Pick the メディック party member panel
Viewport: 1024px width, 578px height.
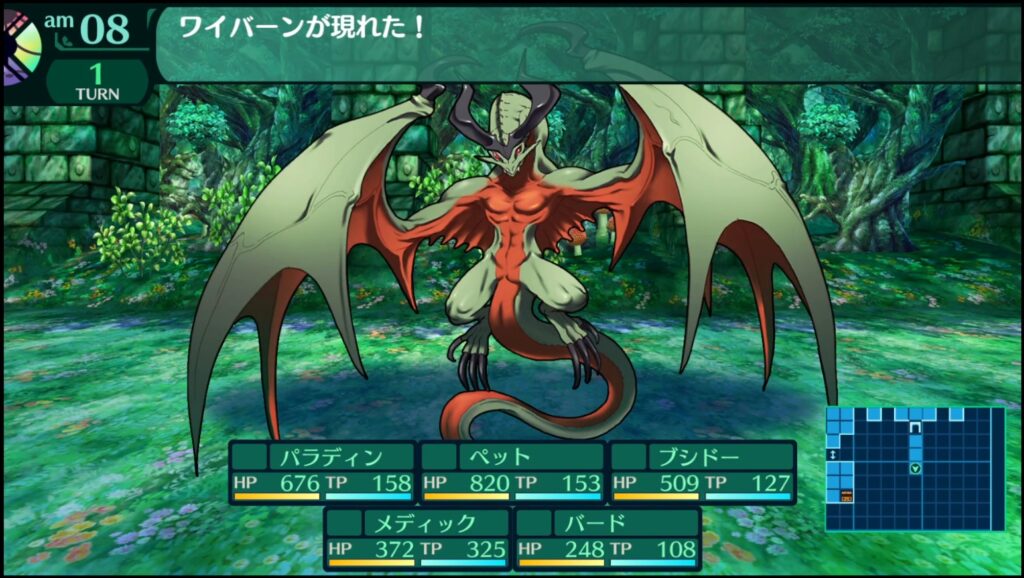tap(417, 537)
